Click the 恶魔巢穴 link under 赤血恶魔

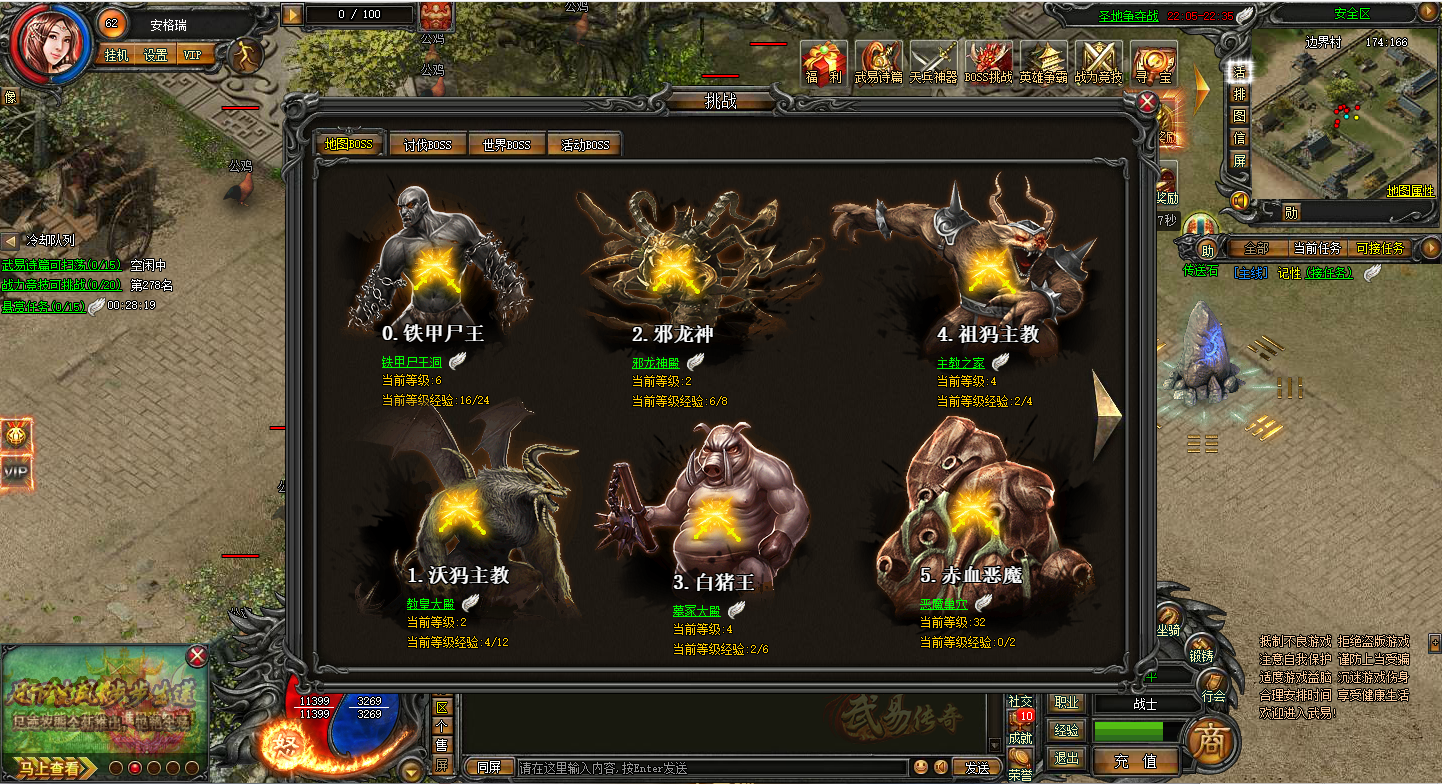944,604
